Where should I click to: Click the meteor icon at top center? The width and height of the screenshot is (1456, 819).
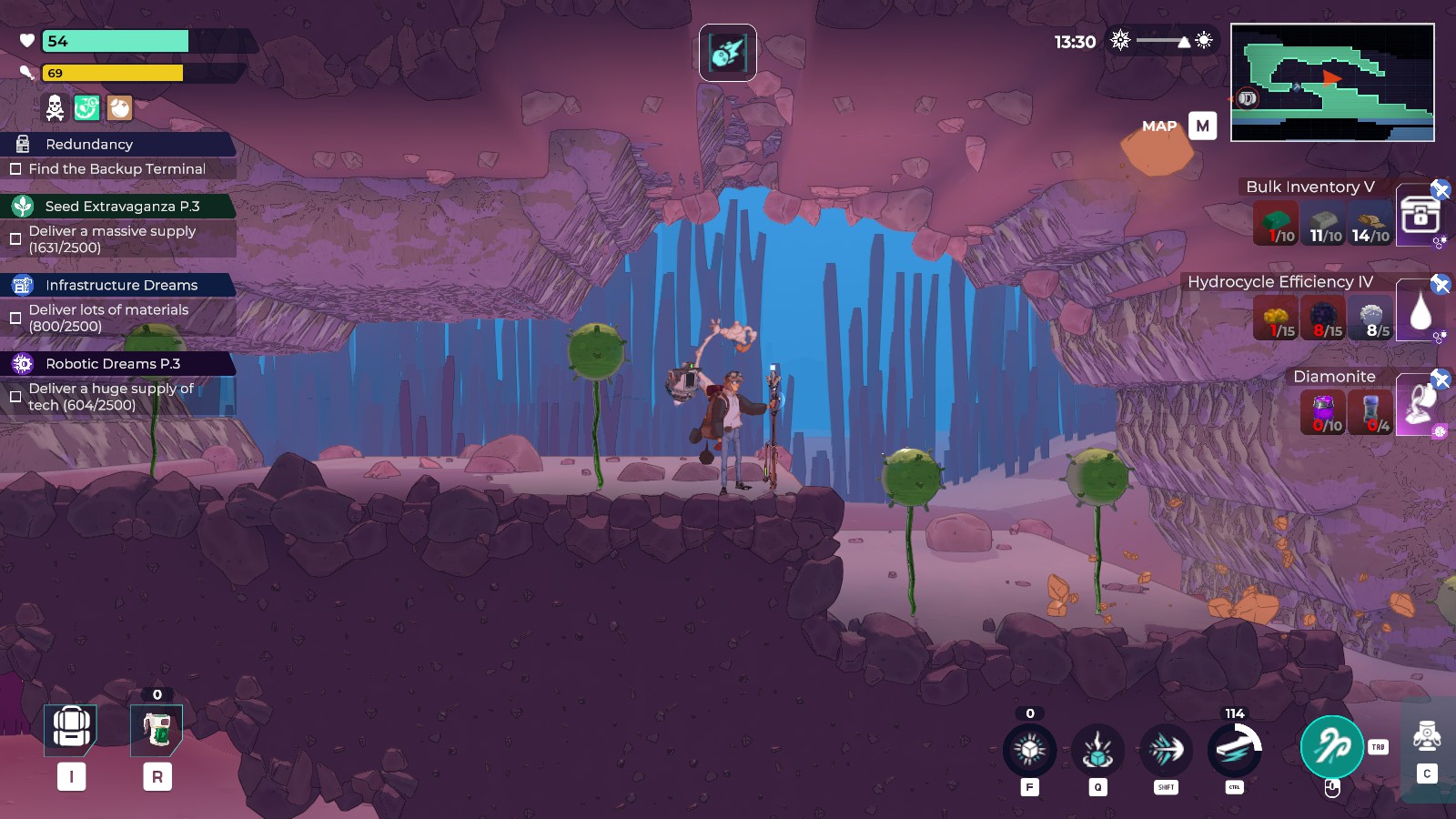pyautogui.click(x=727, y=53)
